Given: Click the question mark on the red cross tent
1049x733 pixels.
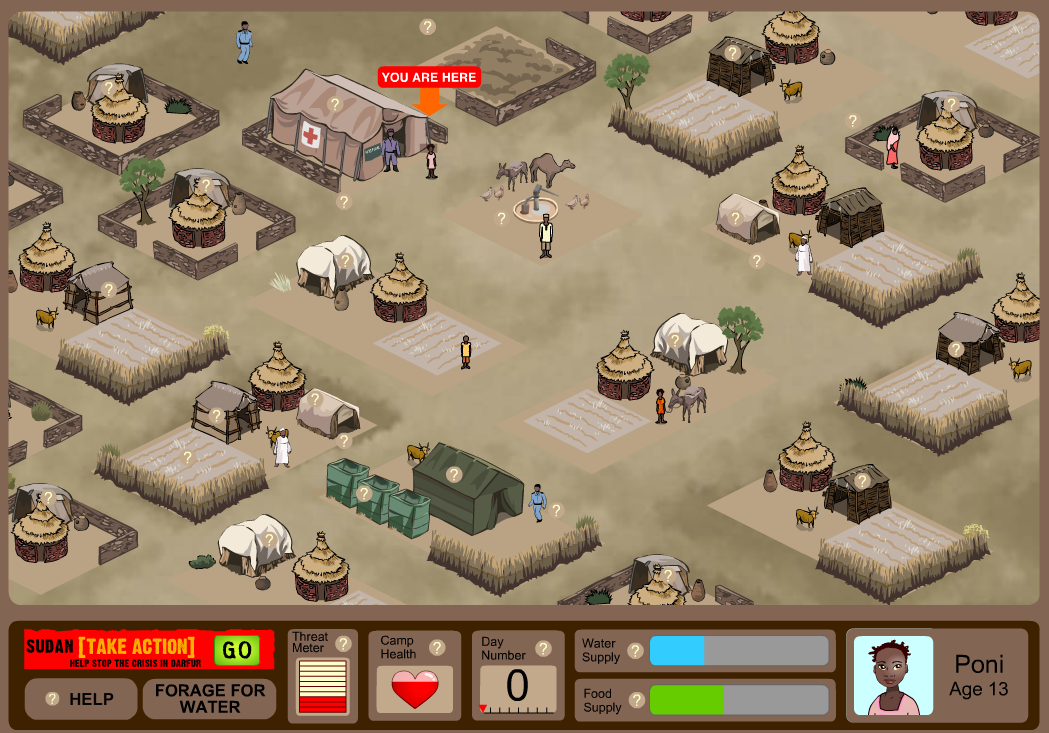Looking at the screenshot, I should 335,103.
